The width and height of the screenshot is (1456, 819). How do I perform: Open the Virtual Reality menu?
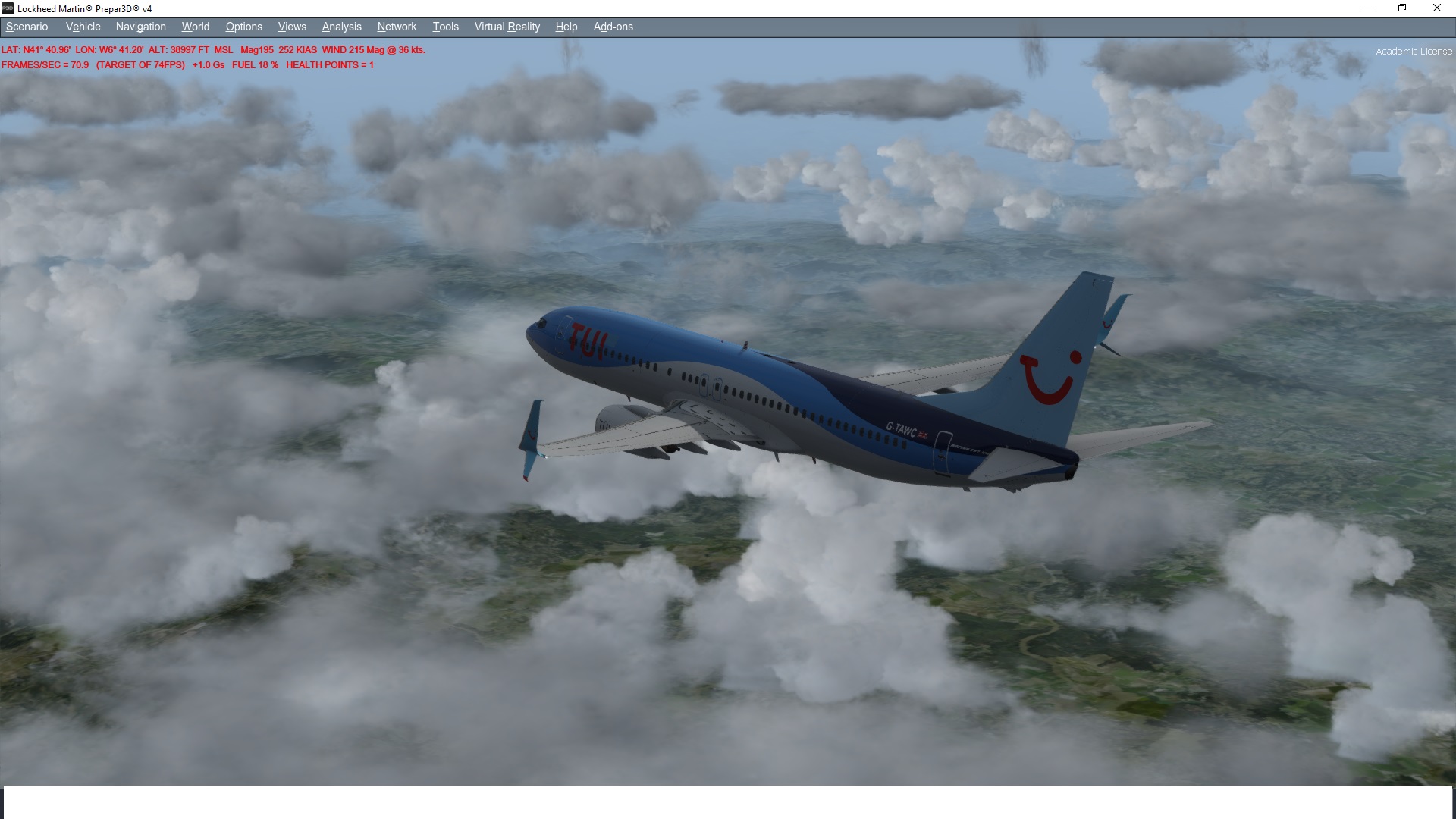pyautogui.click(x=507, y=27)
